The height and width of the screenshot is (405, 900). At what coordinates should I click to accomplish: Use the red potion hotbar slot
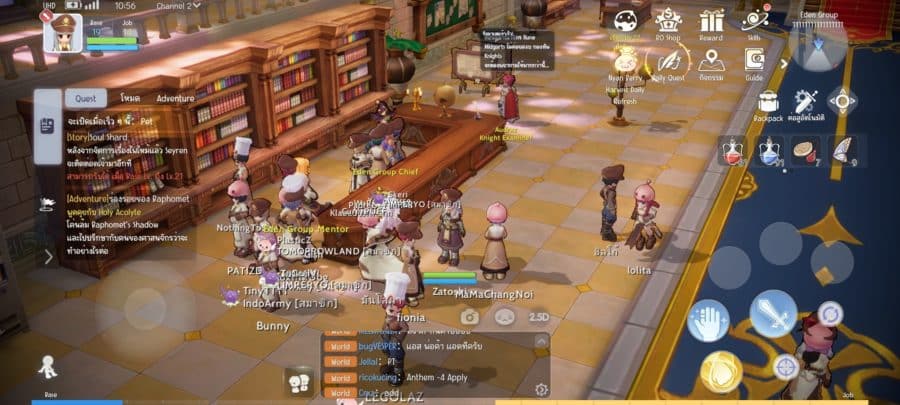pos(732,150)
